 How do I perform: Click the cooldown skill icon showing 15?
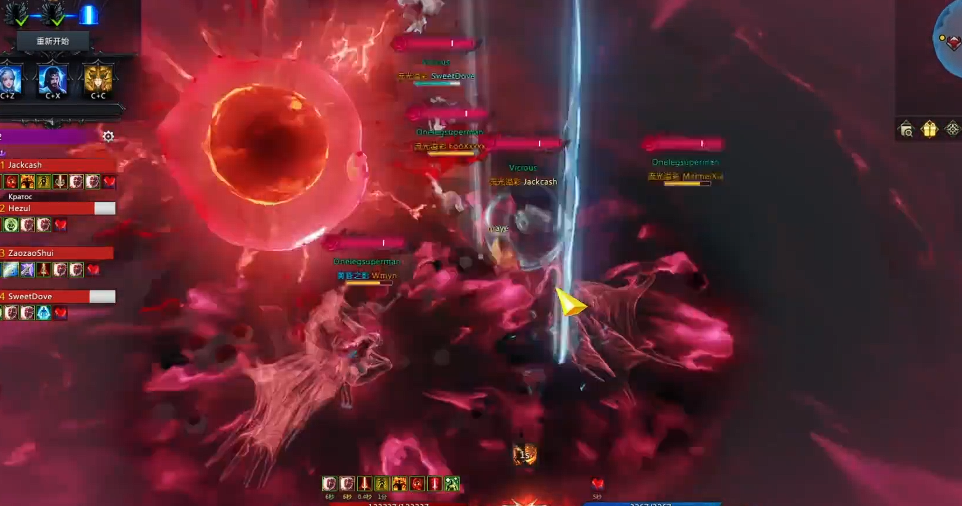coord(525,455)
